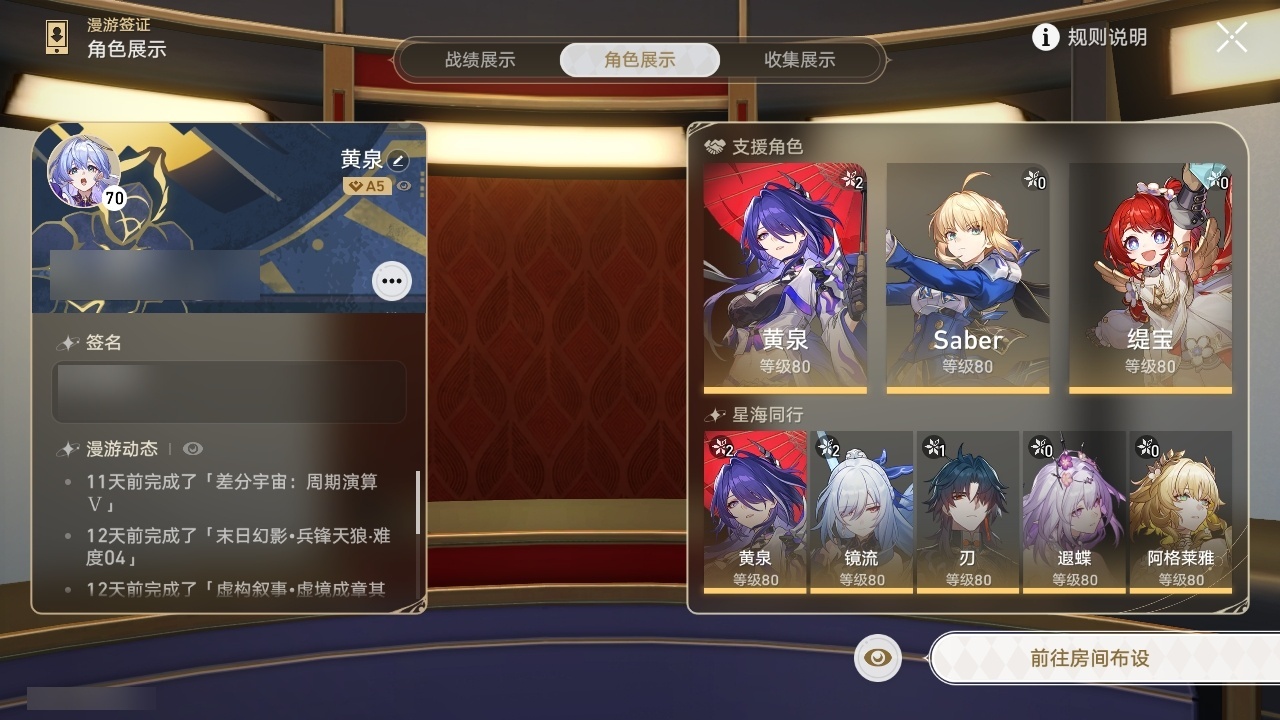Click the signature text field under 签名
The width and height of the screenshot is (1280, 720).
coord(228,391)
